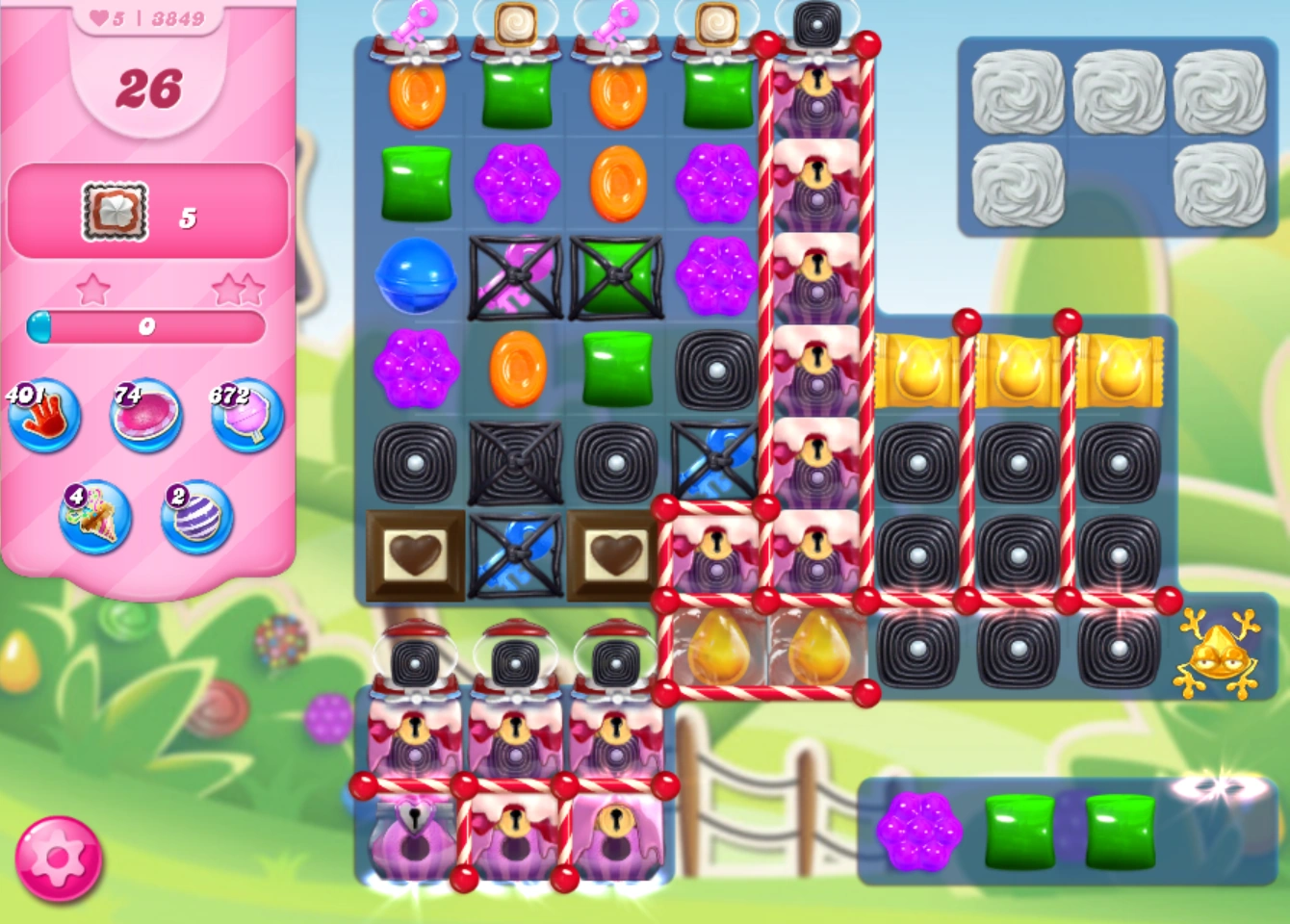Image resolution: width=1290 pixels, height=924 pixels.
Task: Click the level number 3849
Action: click(x=178, y=16)
